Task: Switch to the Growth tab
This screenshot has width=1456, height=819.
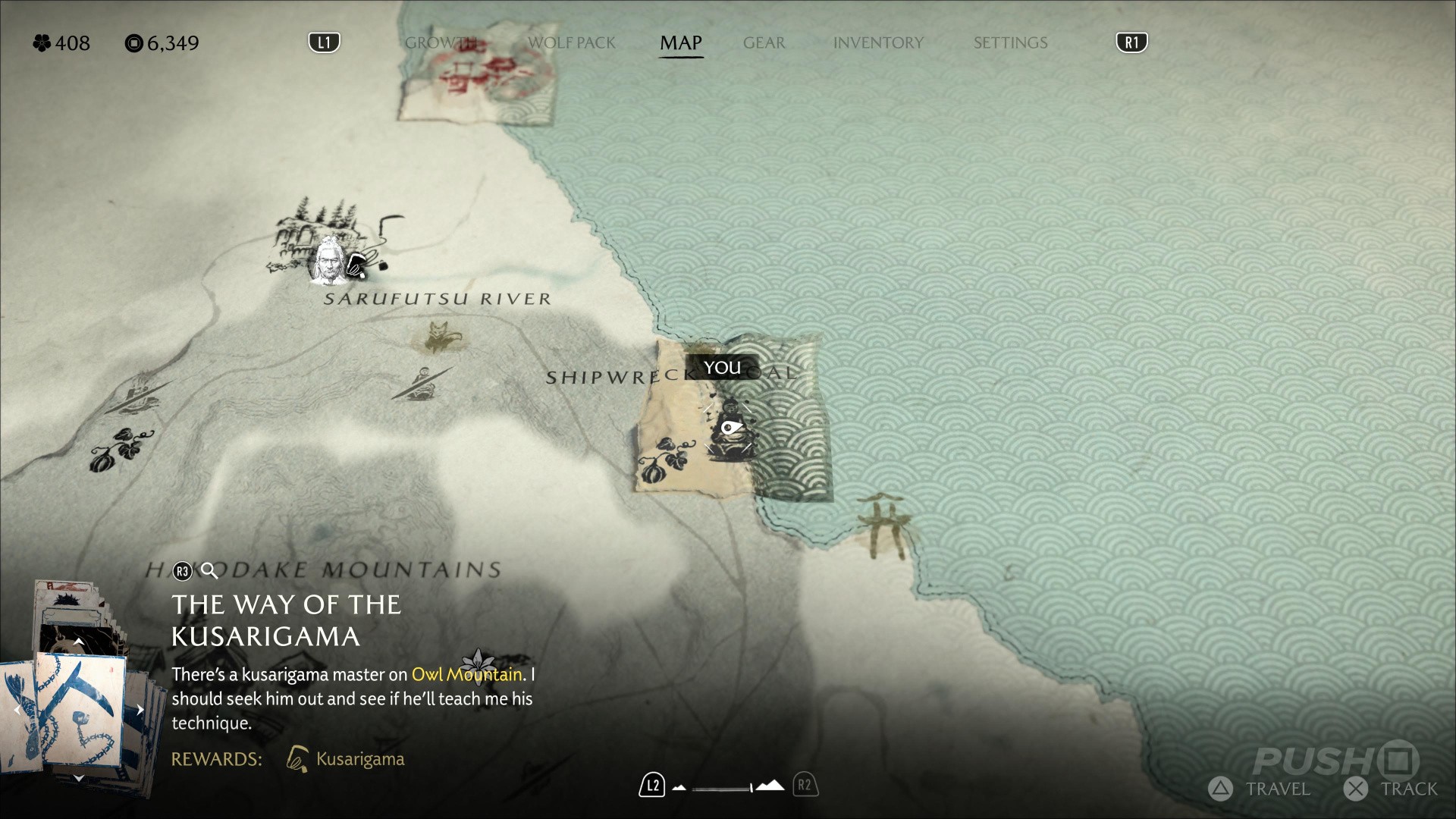Action: click(x=441, y=43)
